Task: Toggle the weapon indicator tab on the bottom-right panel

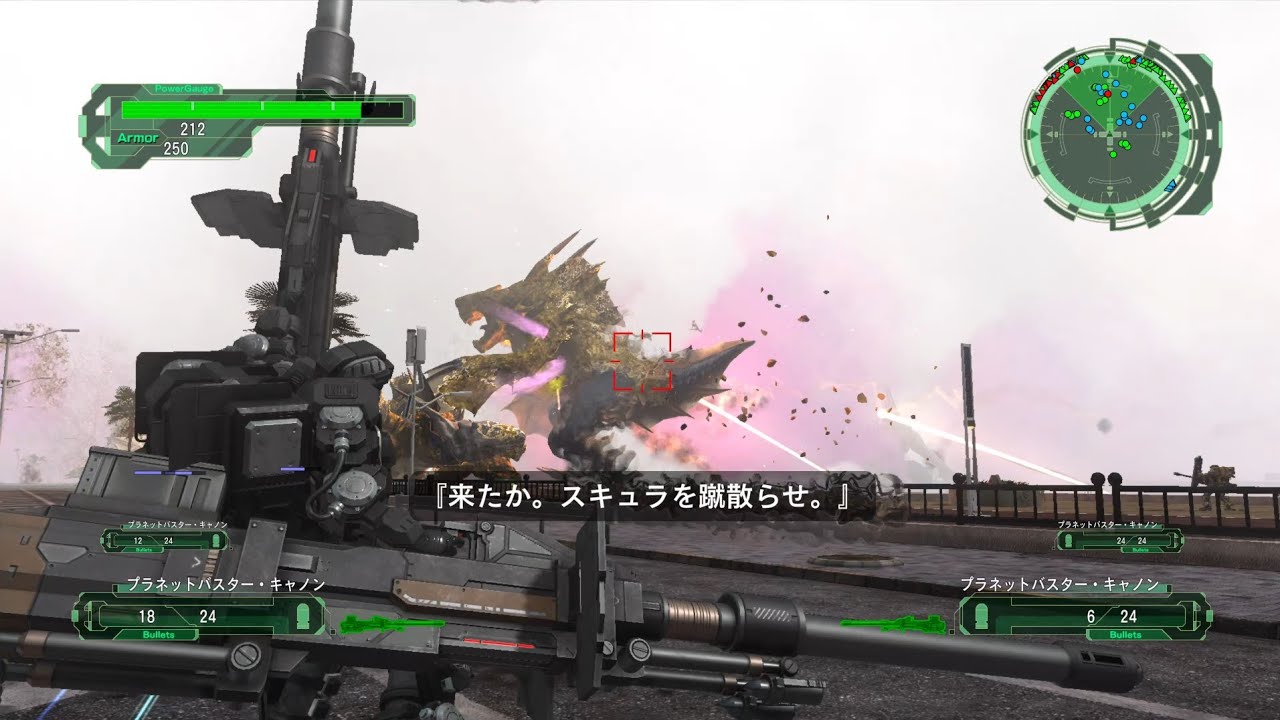Action: [1208, 616]
